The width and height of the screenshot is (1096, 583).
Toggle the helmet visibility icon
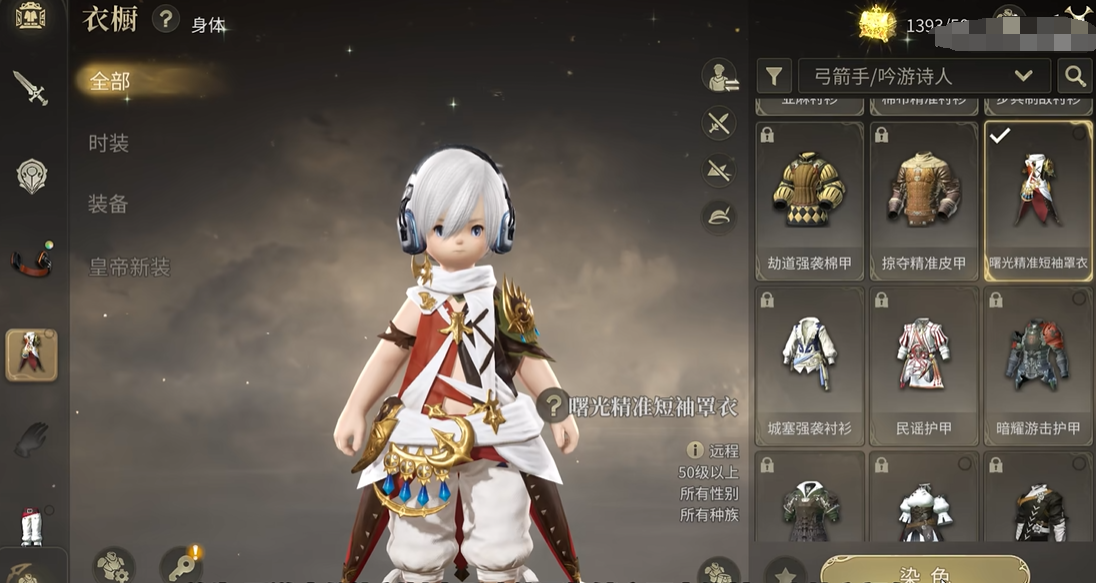[x=719, y=215]
